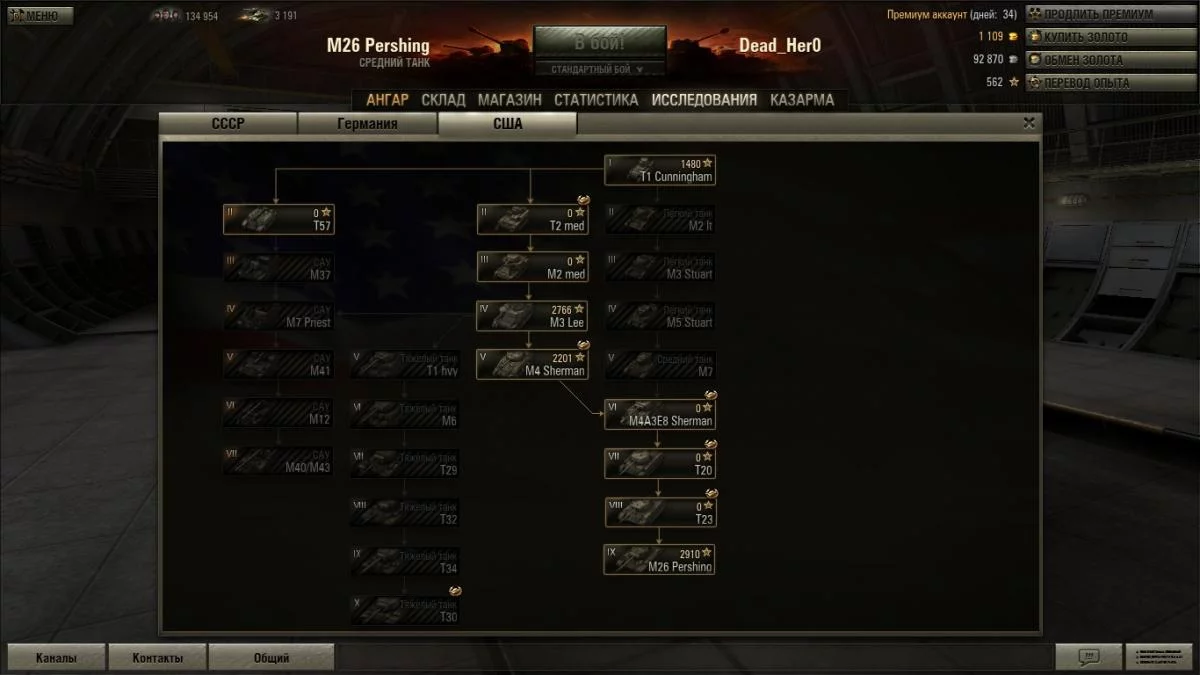The height and width of the screenshot is (675, 1200).
Task: Show the Статистика tab
Action: point(595,100)
